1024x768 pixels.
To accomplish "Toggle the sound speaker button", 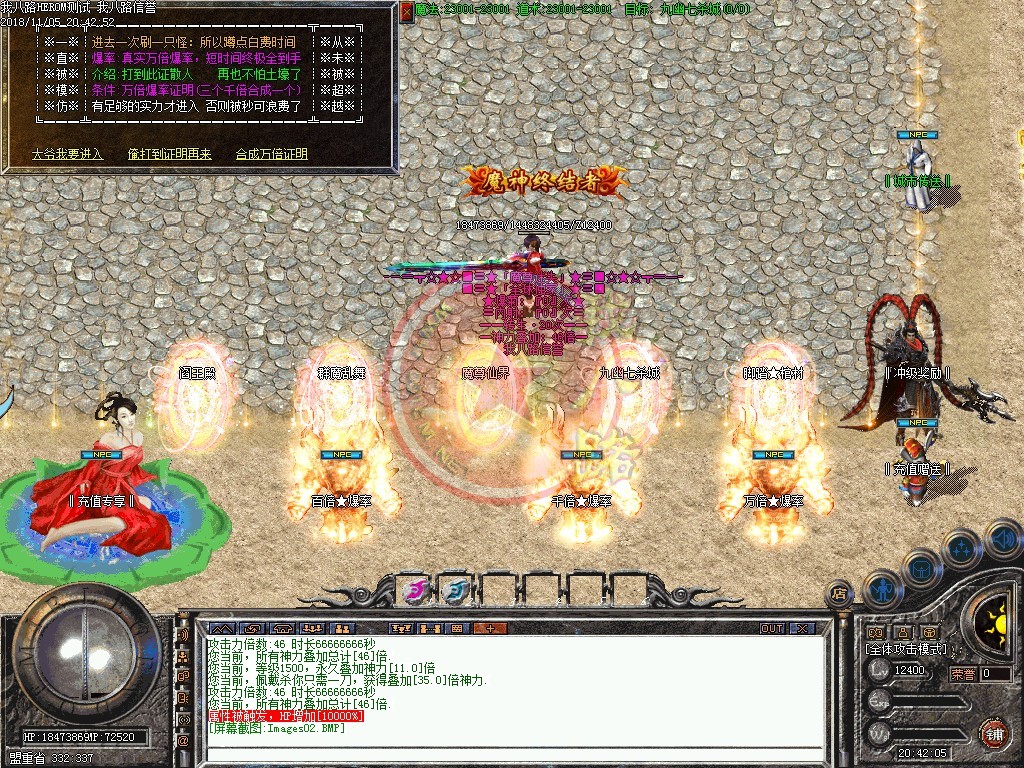I will pos(1004,540).
